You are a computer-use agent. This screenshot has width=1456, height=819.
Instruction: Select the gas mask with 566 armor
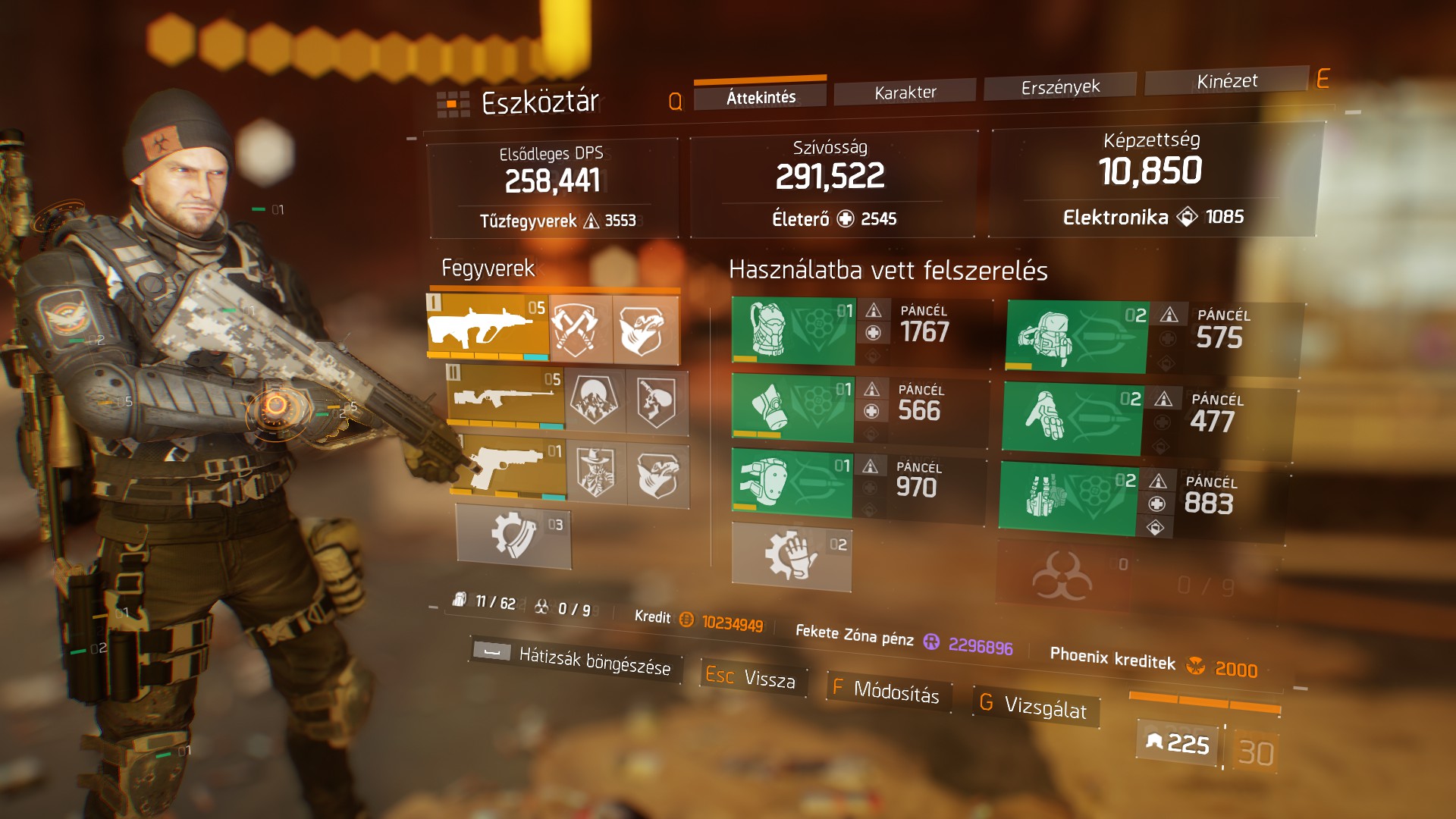click(792, 407)
